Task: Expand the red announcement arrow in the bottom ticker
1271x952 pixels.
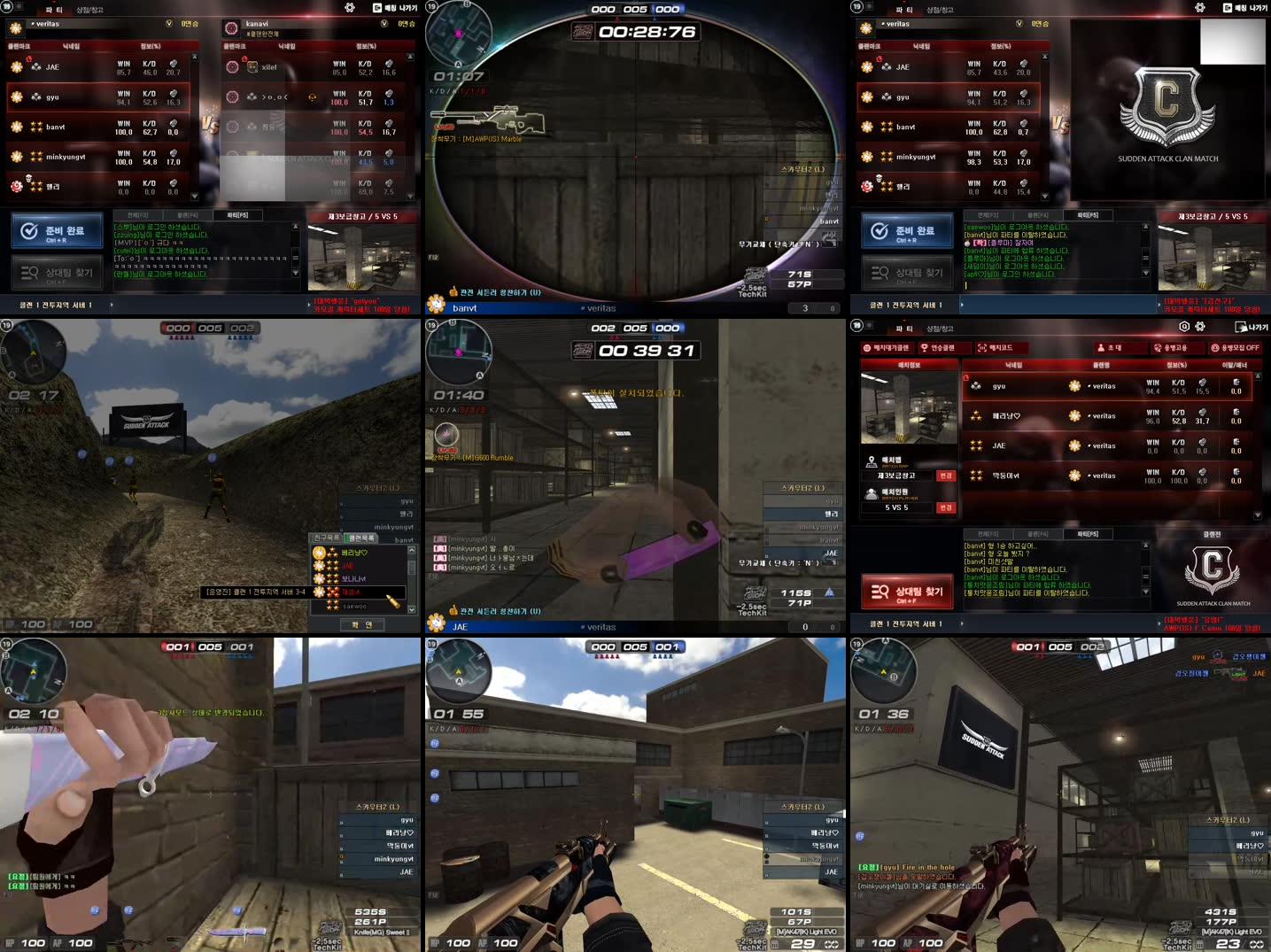Action: 1159,623
